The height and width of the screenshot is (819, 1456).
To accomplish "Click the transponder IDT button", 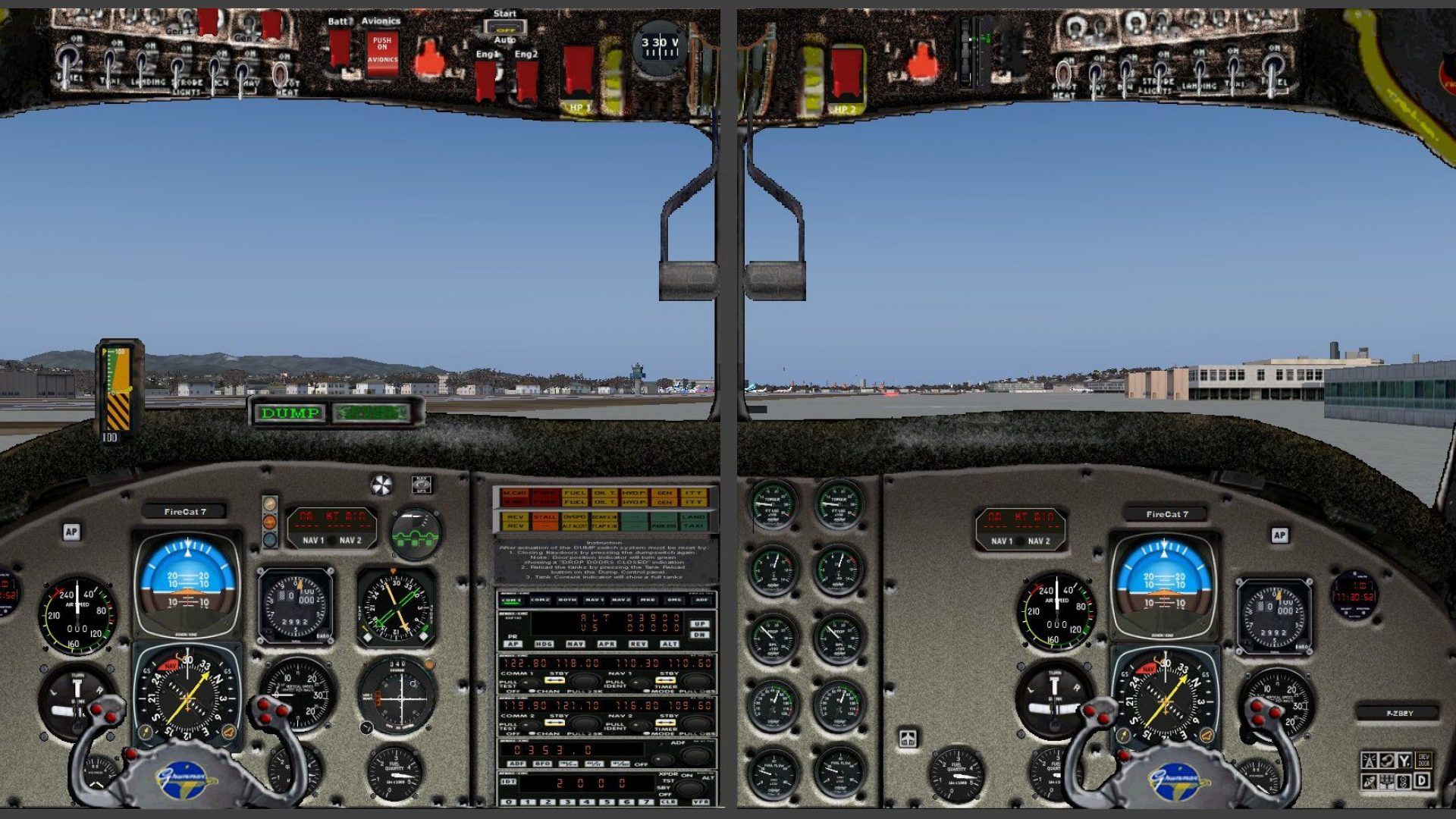I will pyautogui.click(x=508, y=781).
